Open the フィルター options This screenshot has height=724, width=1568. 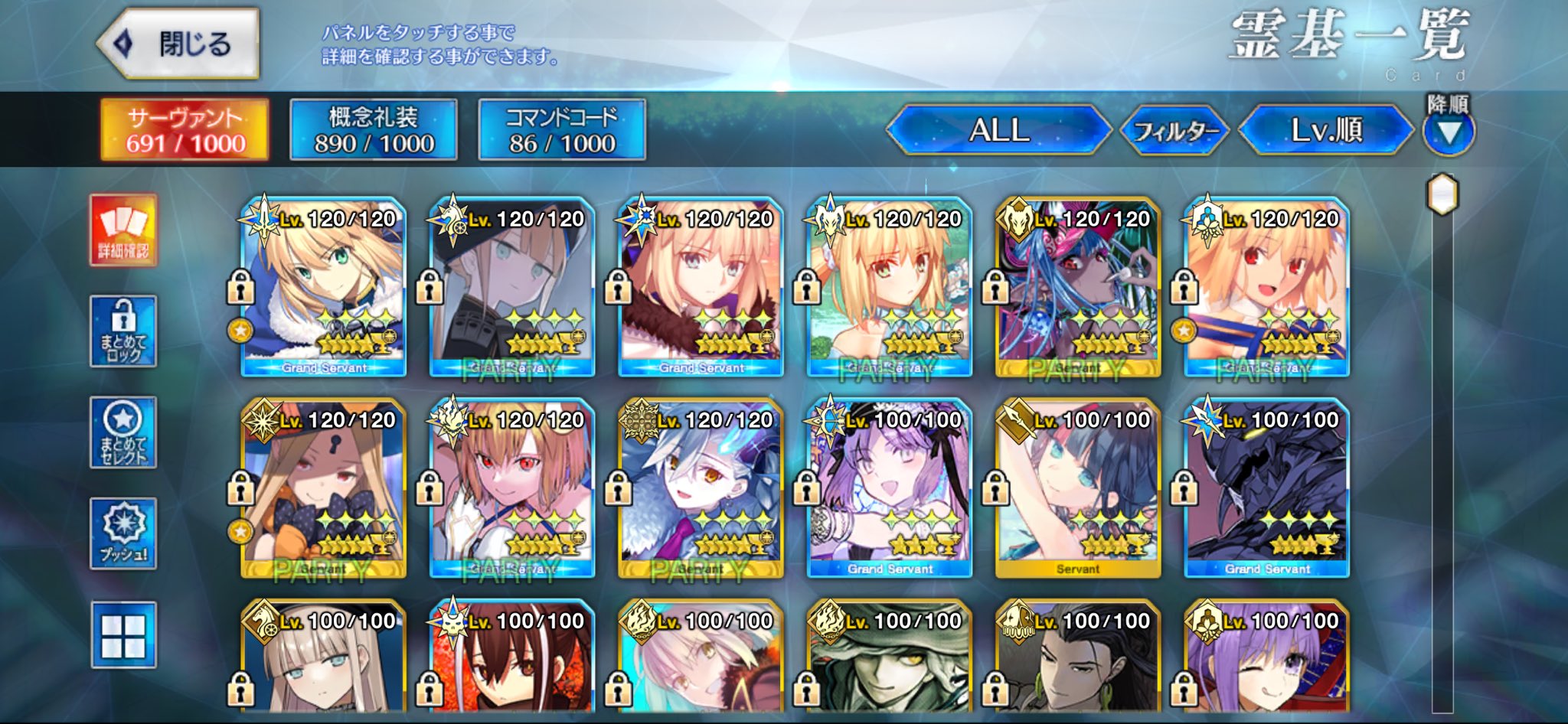point(1174,131)
